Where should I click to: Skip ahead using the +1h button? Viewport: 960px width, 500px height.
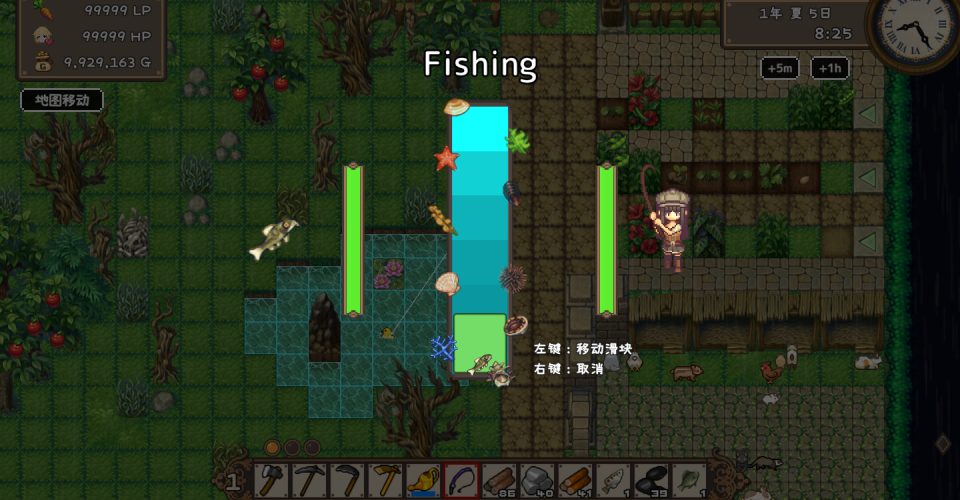coord(827,68)
